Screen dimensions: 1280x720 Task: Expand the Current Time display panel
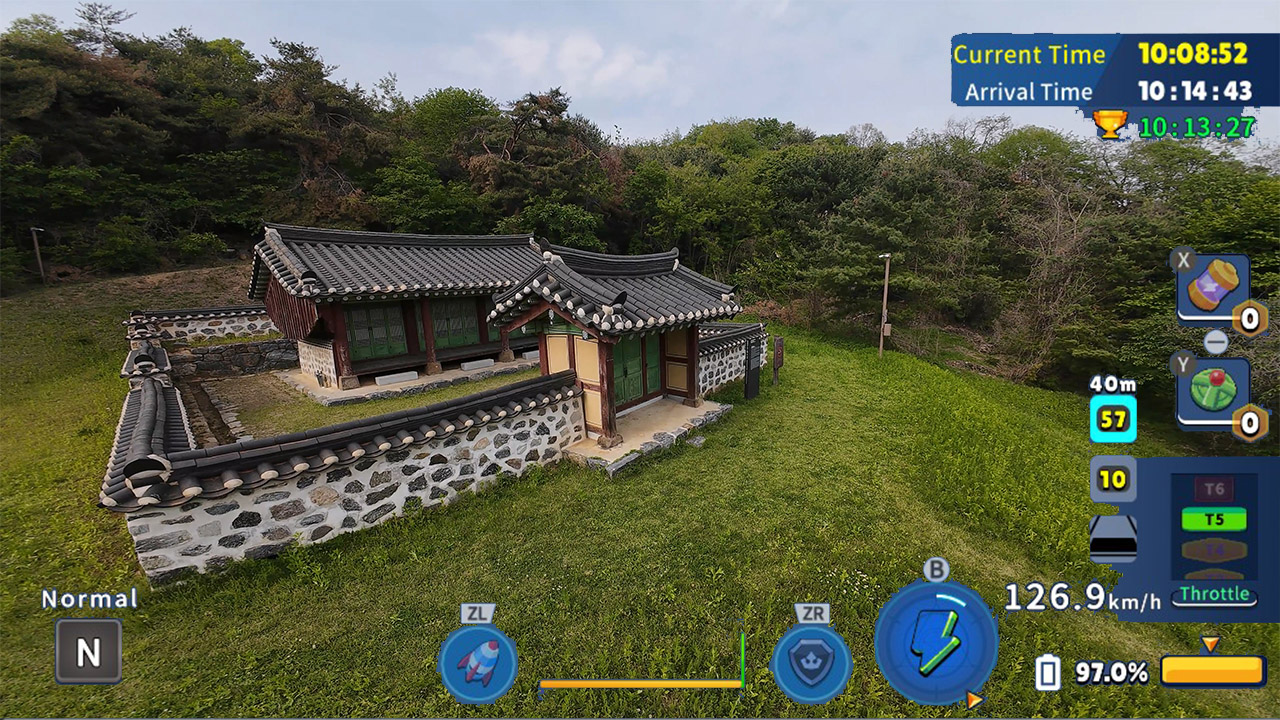[x=1030, y=55]
